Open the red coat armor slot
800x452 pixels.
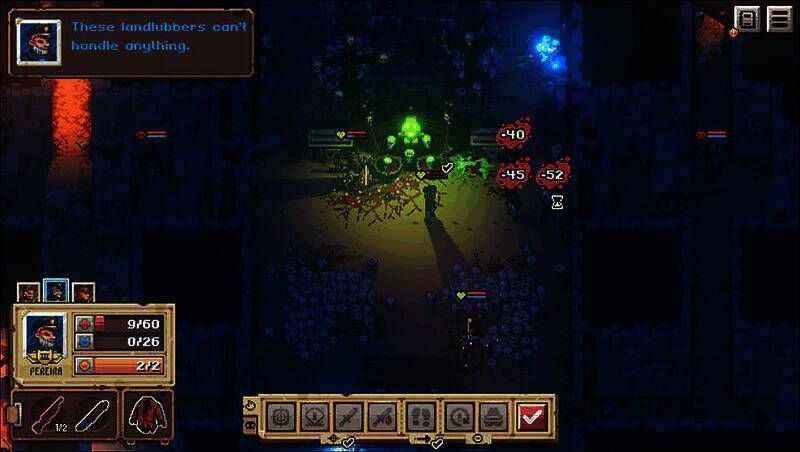[147, 415]
